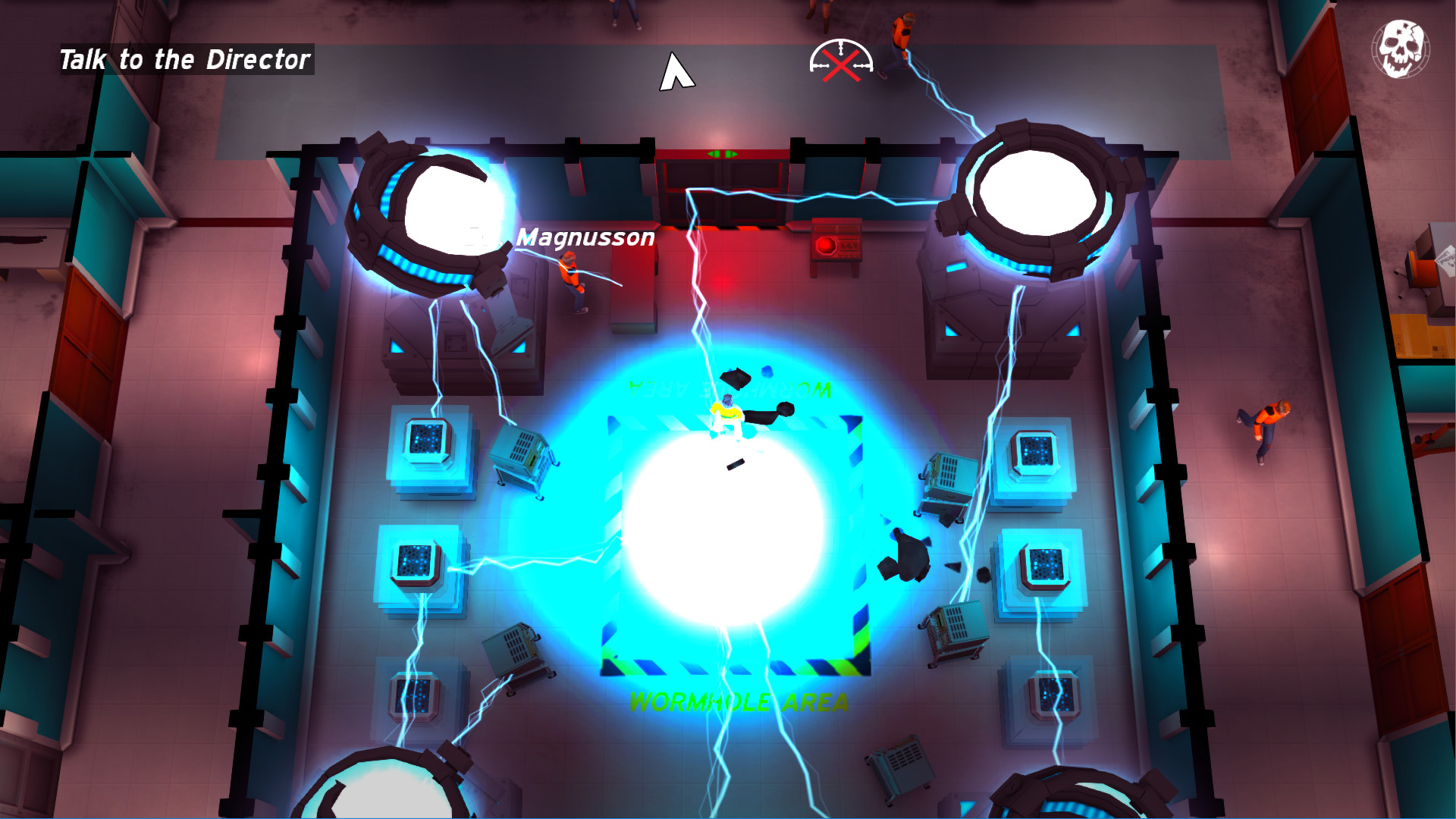
Task: Click the Talk to the Director objective text
Action: [184, 60]
